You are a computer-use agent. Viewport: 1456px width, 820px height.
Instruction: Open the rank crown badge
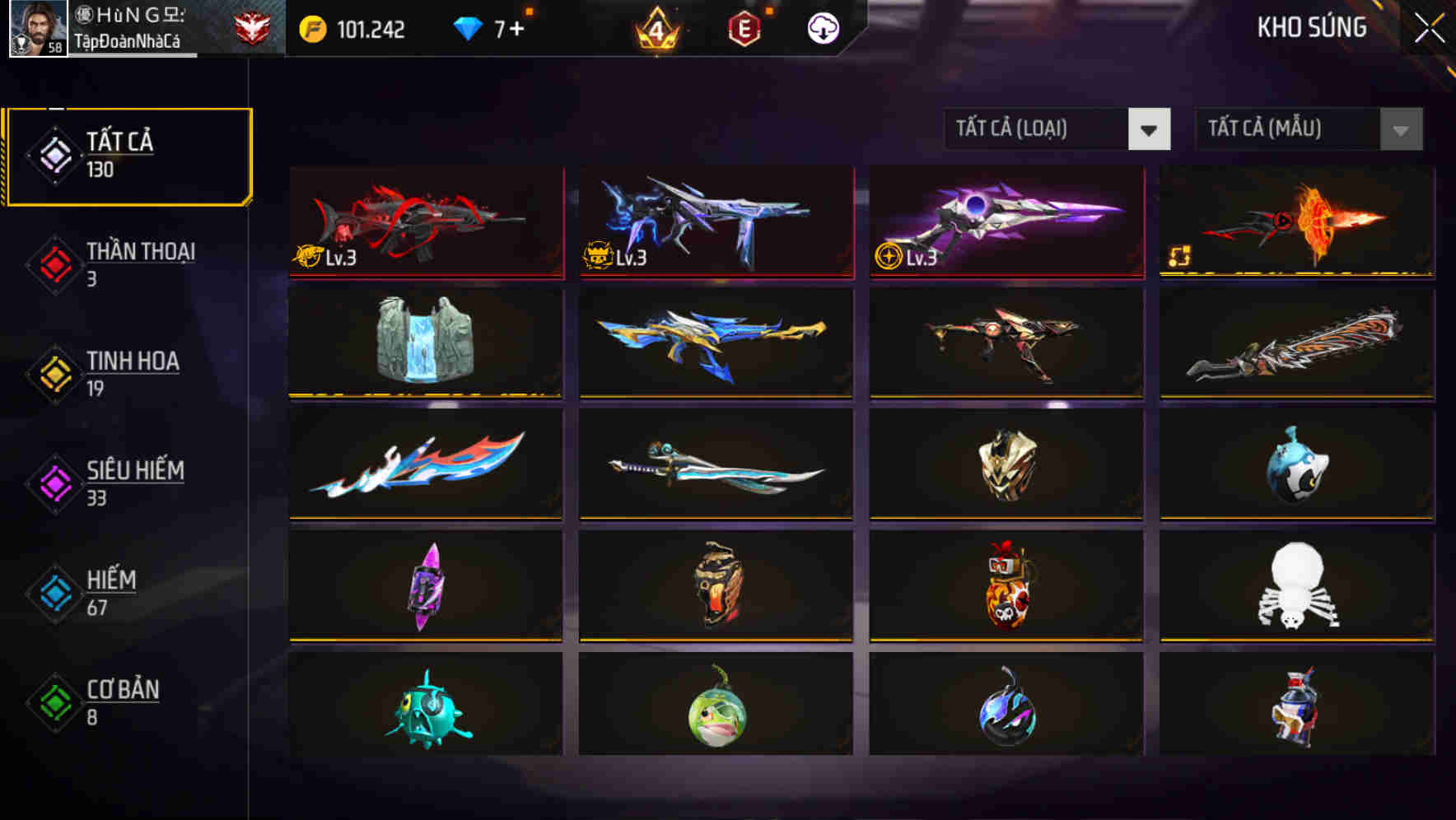655,29
